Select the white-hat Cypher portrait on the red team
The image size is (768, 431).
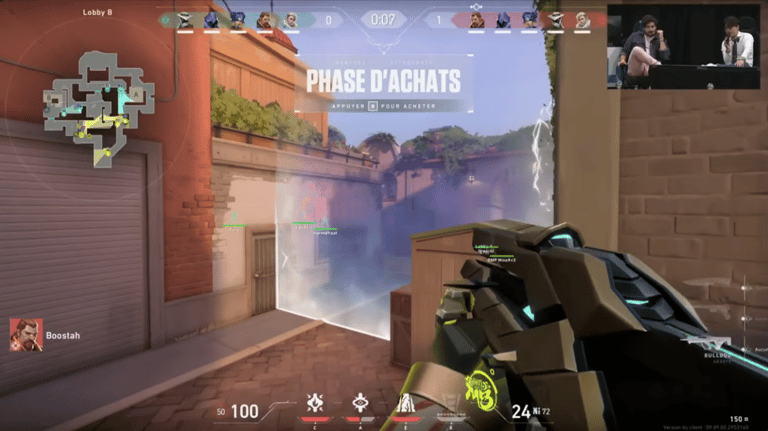tap(555, 20)
